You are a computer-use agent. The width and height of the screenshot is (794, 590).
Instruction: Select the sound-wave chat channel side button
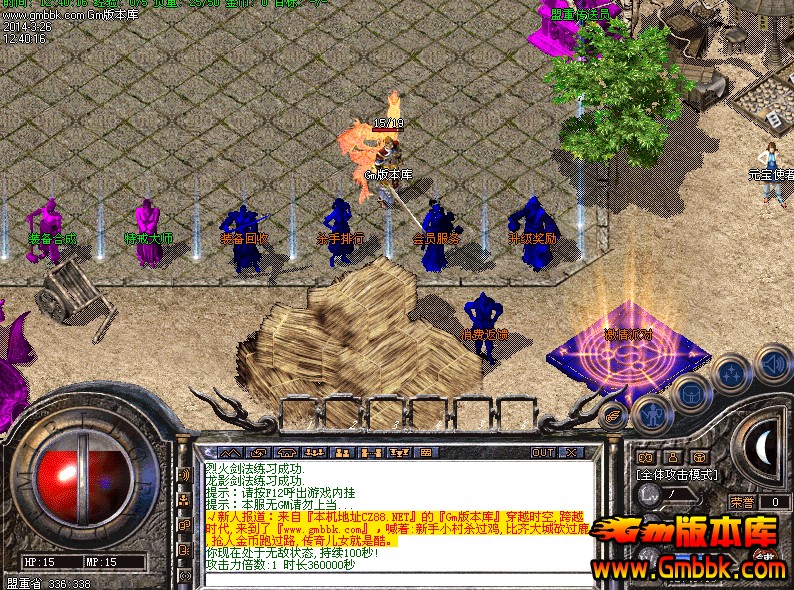(x=184, y=475)
